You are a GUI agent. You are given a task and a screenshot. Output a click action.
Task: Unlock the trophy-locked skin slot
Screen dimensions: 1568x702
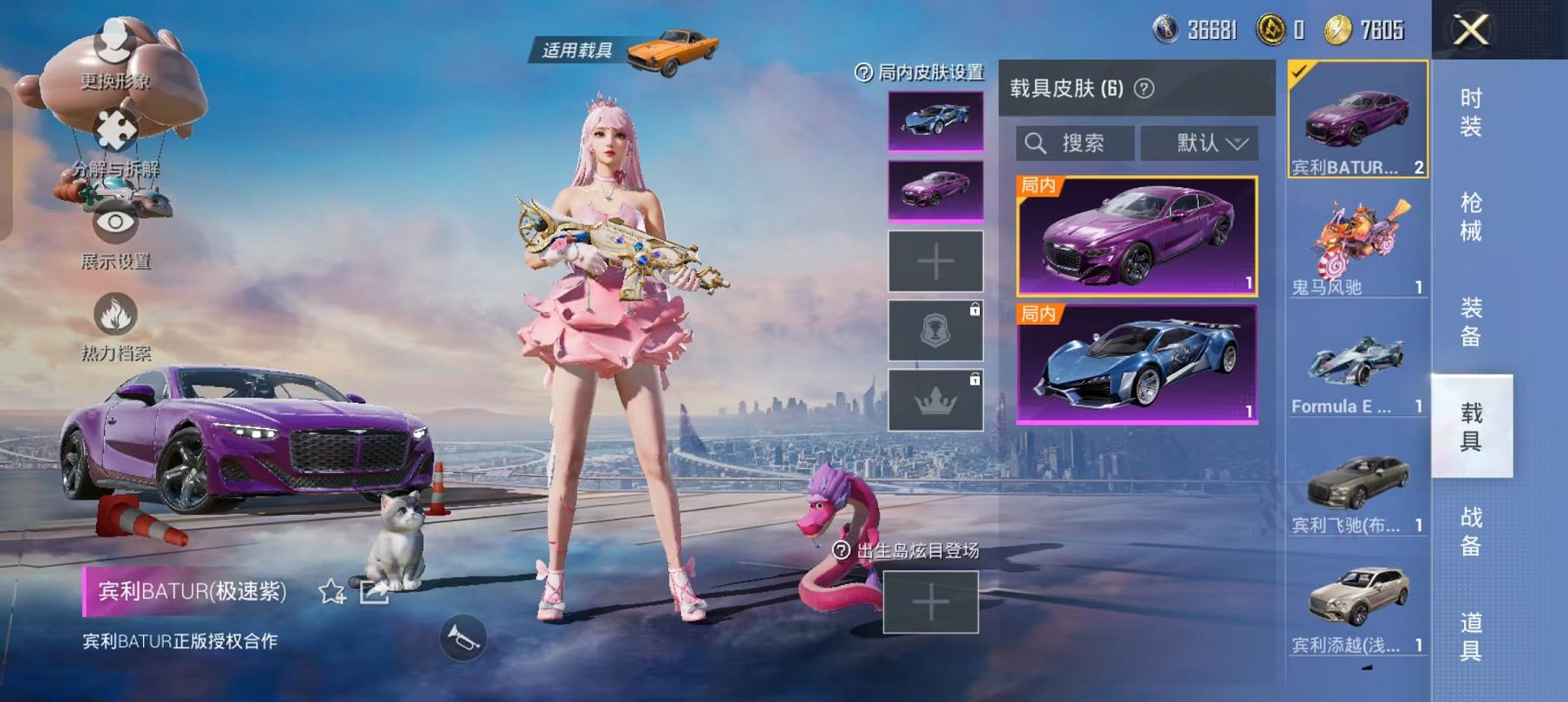(x=934, y=329)
